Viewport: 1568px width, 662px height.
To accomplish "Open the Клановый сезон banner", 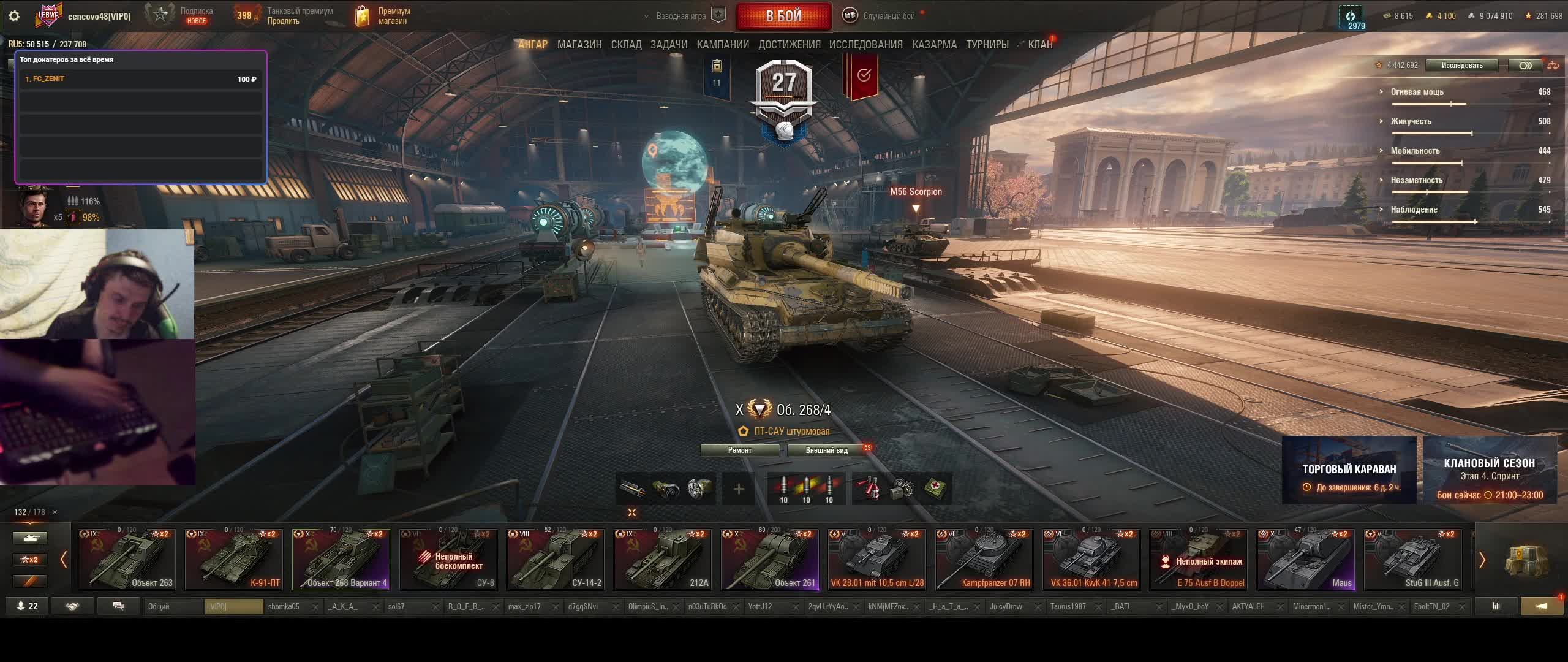I will [x=1489, y=470].
